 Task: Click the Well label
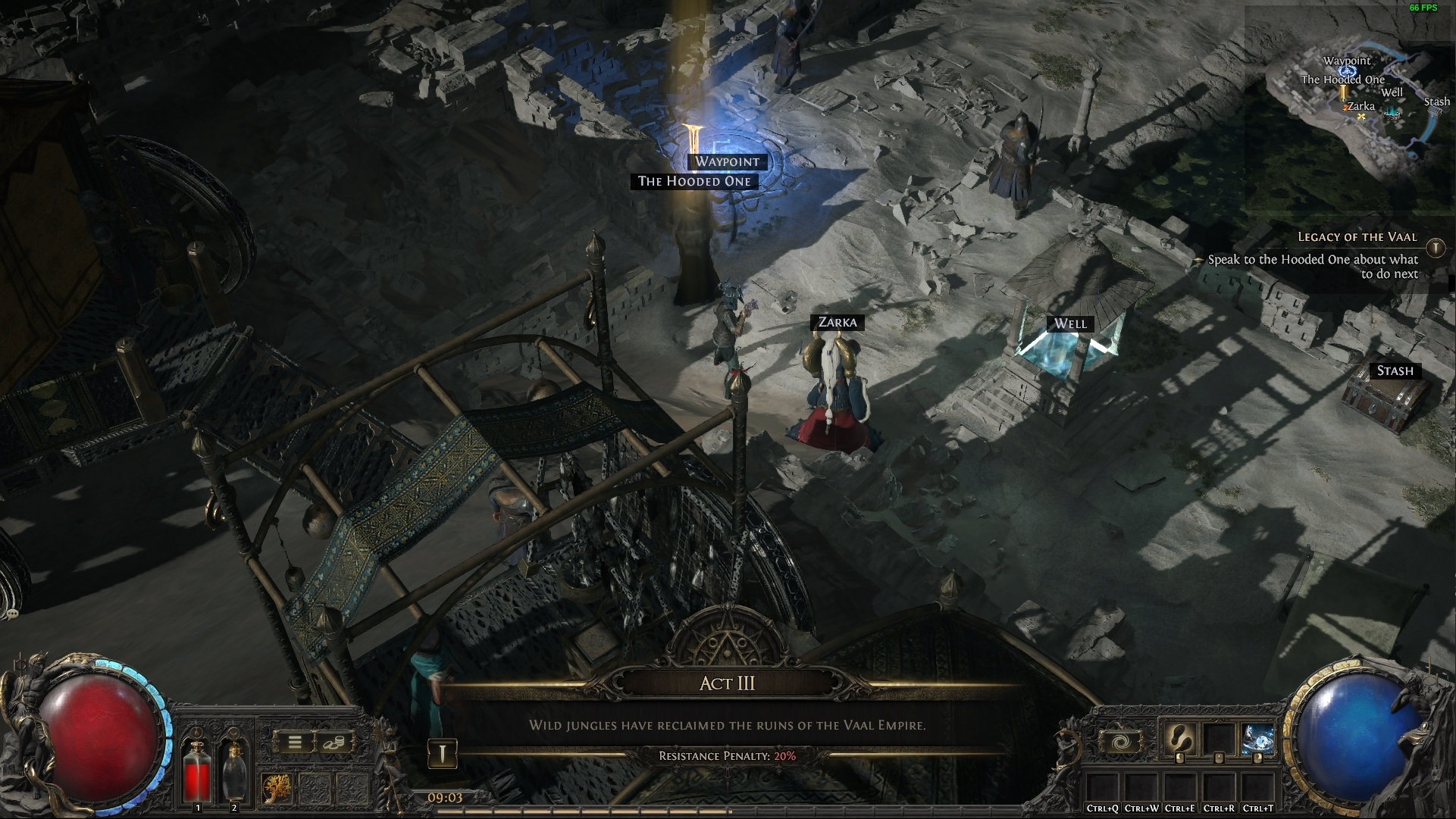pos(1070,324)
